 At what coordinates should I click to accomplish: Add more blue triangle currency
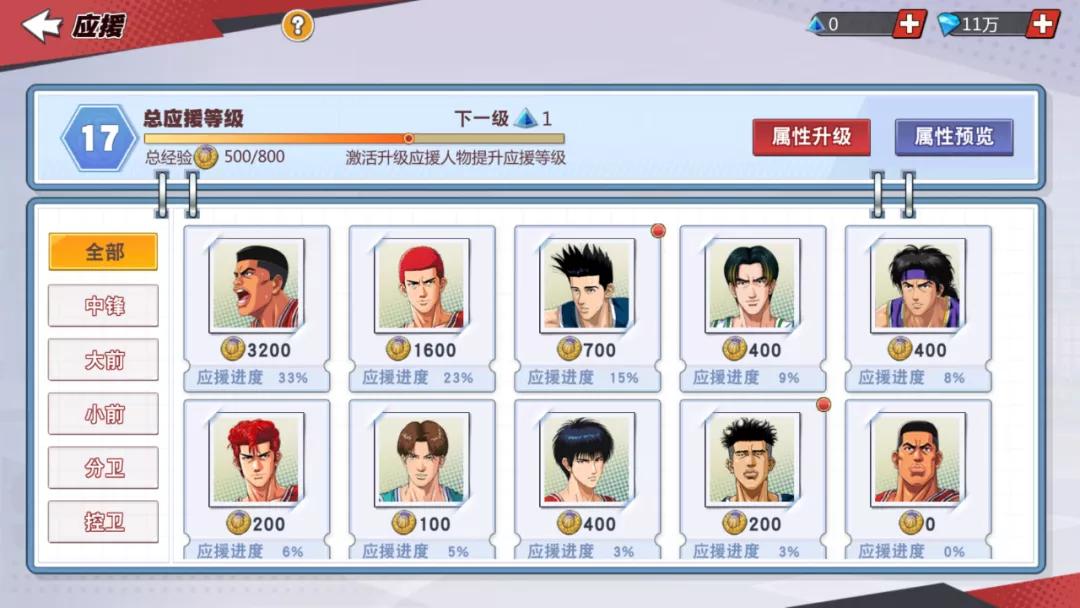click(908, 24)
